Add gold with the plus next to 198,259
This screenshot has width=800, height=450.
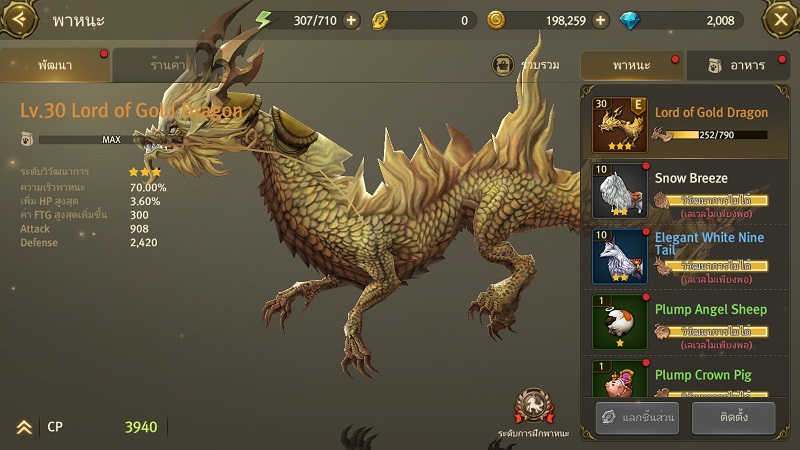(600, 20)
